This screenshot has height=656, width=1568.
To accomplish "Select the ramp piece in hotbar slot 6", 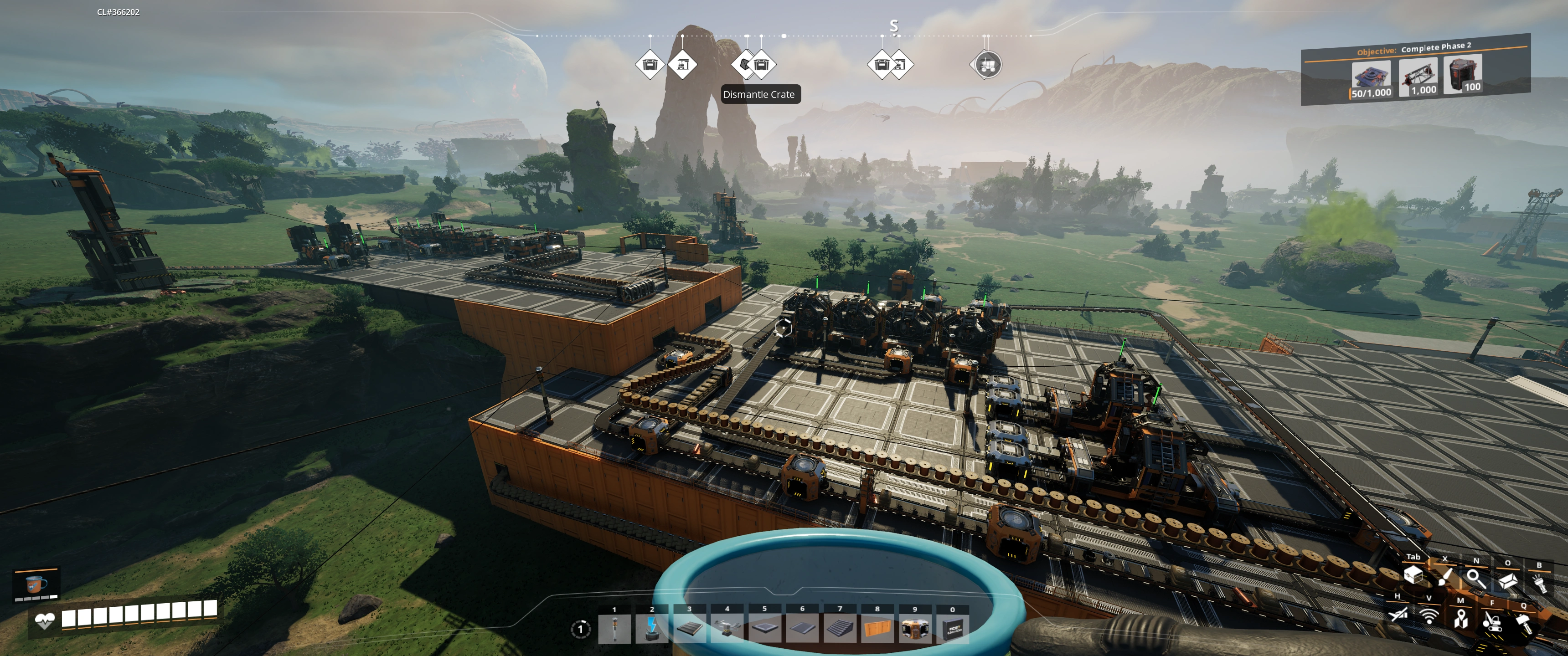I will point(802,628).
